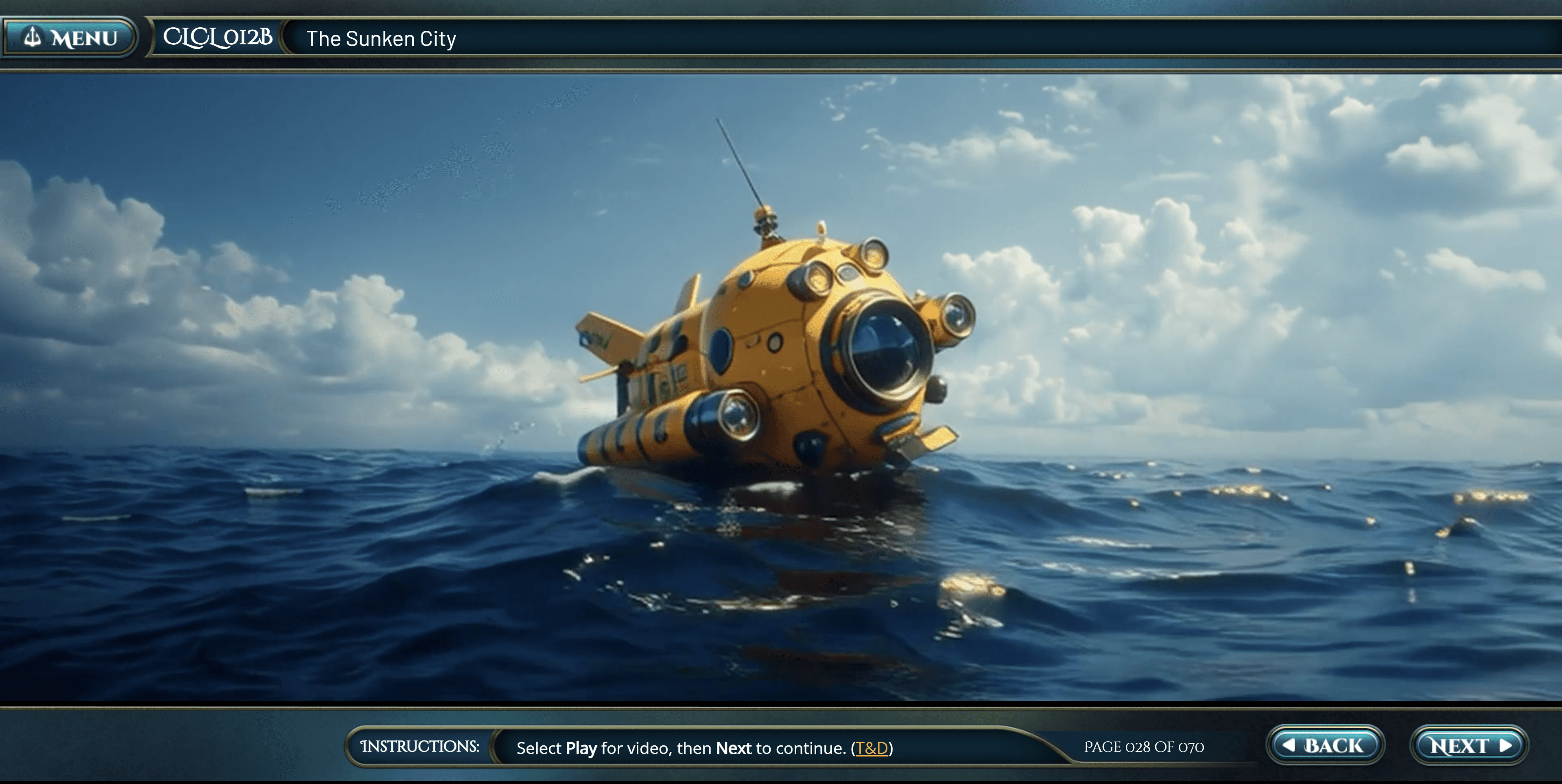Screen dimensions: 1562x784
Task: Go to the Next page
Action: coord(1468,745)
